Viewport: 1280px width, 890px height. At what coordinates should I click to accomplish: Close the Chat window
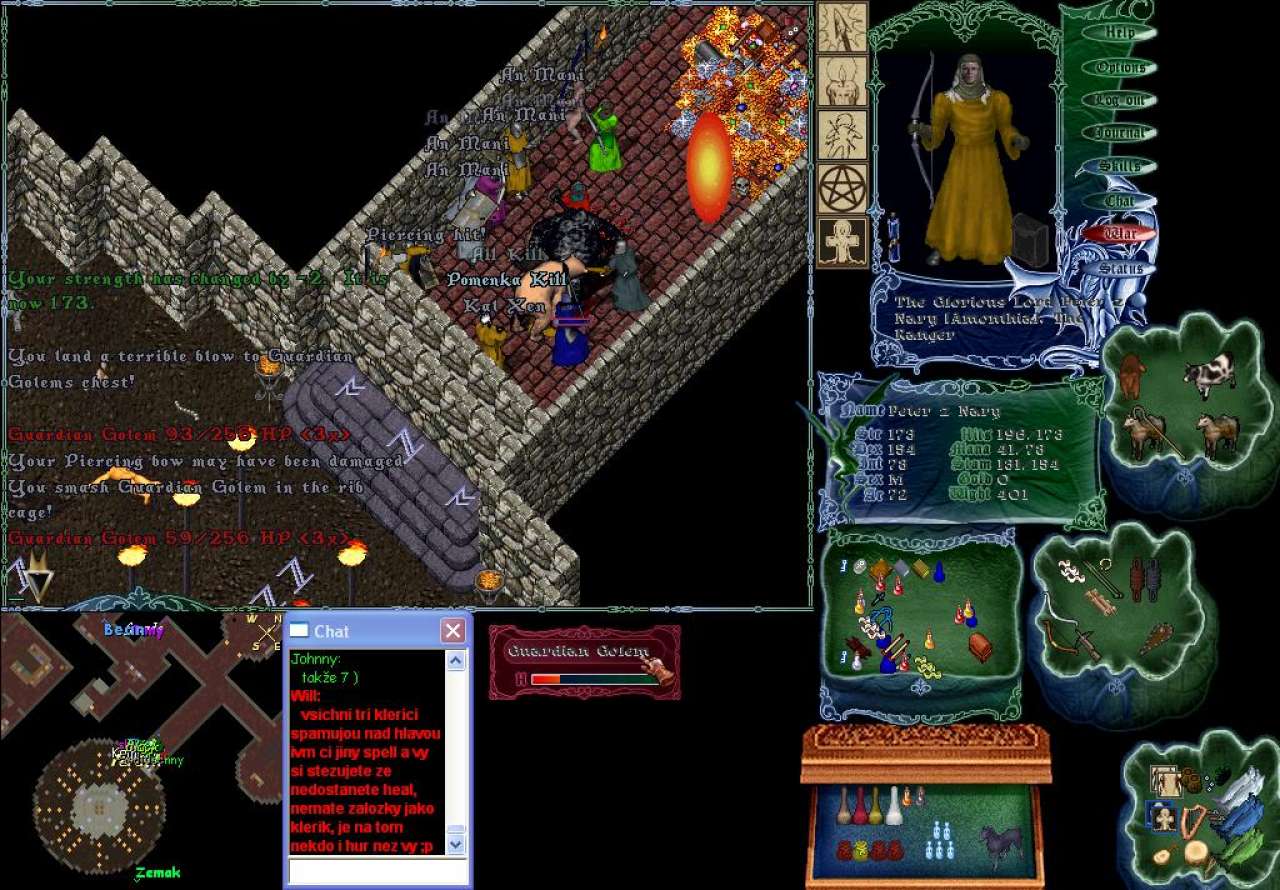point(453,631)
